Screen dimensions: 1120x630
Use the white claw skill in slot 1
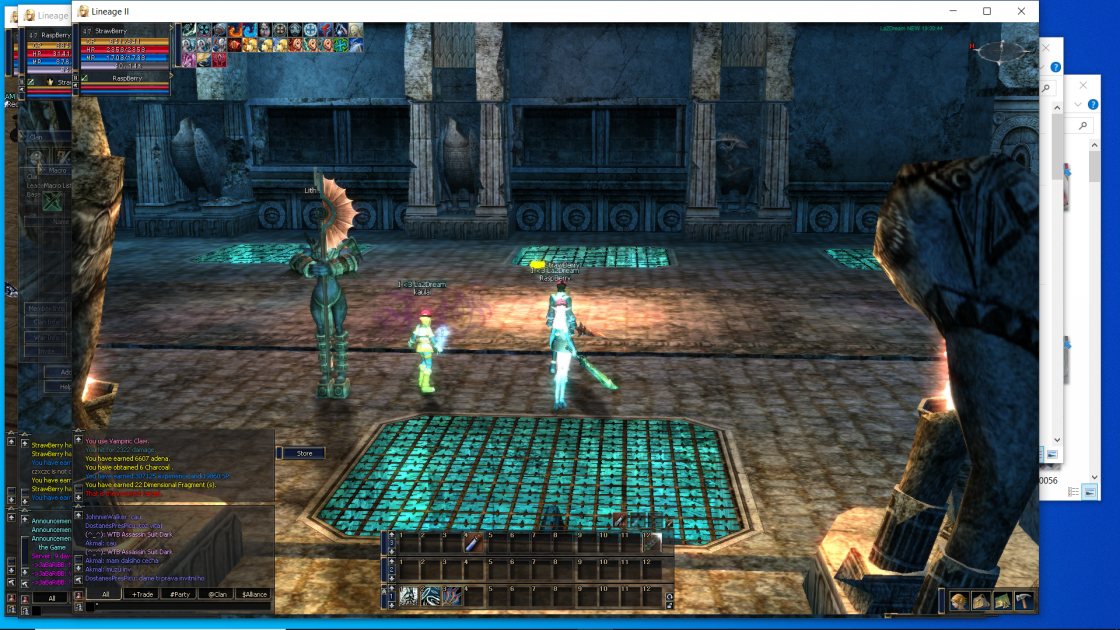pyautogui.click(x=408, y=596)
